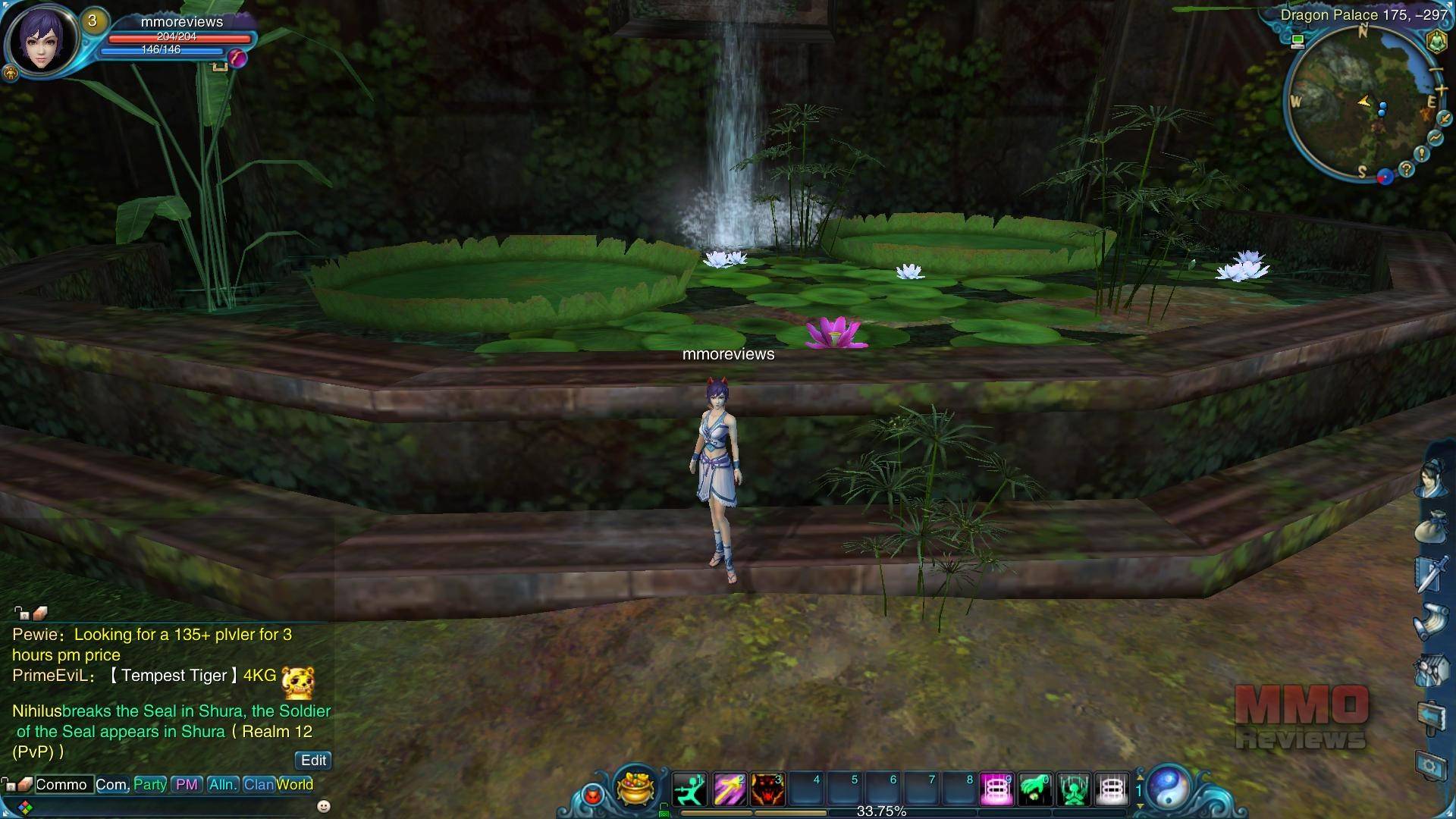The width and height of the screenshot is (1456, 819).
Task: Click the yin-yang orb beside the hotbar
Action: pos(1172,787)
